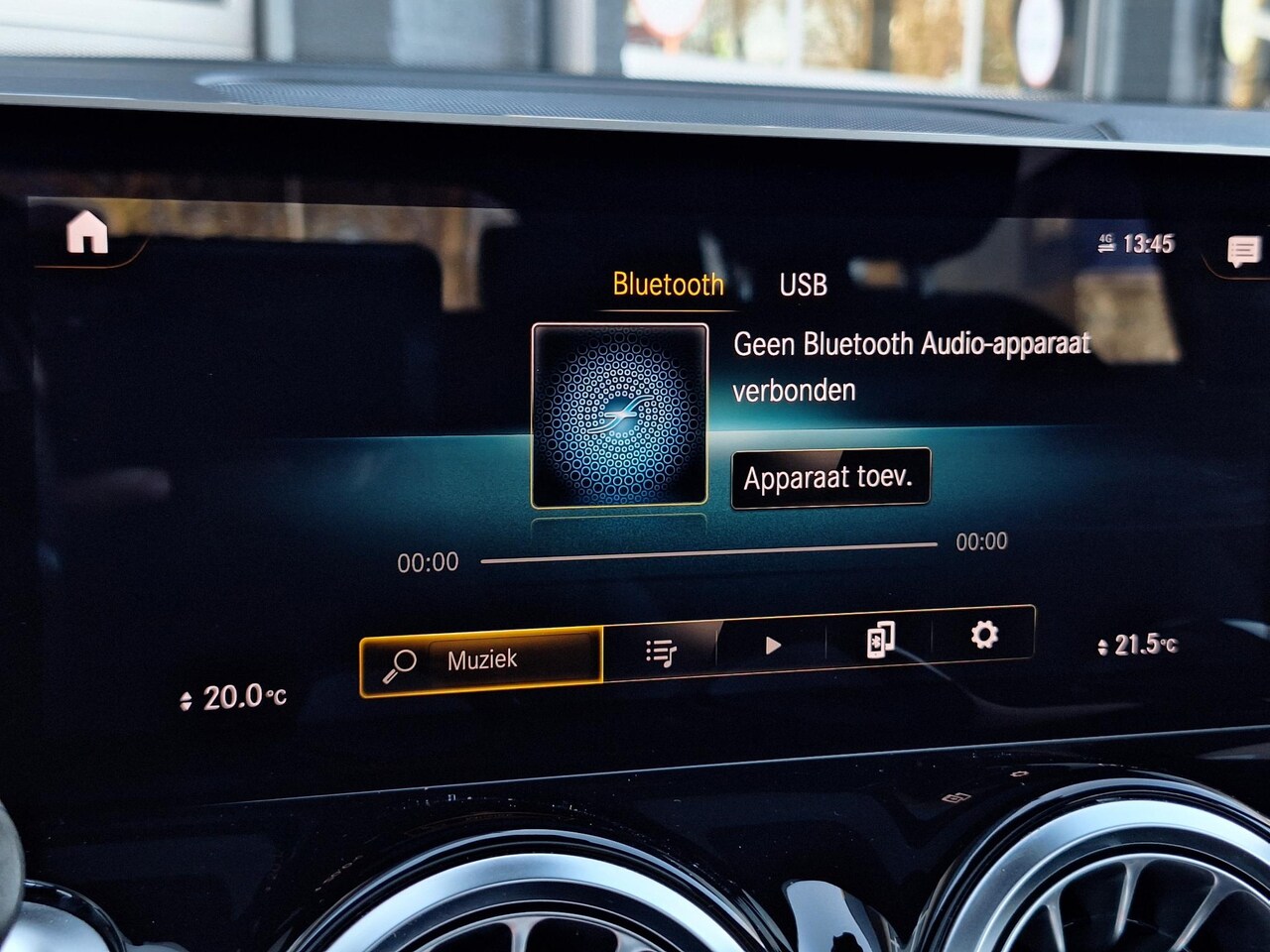Adjust the 21.5°C right temperature

1138,646
